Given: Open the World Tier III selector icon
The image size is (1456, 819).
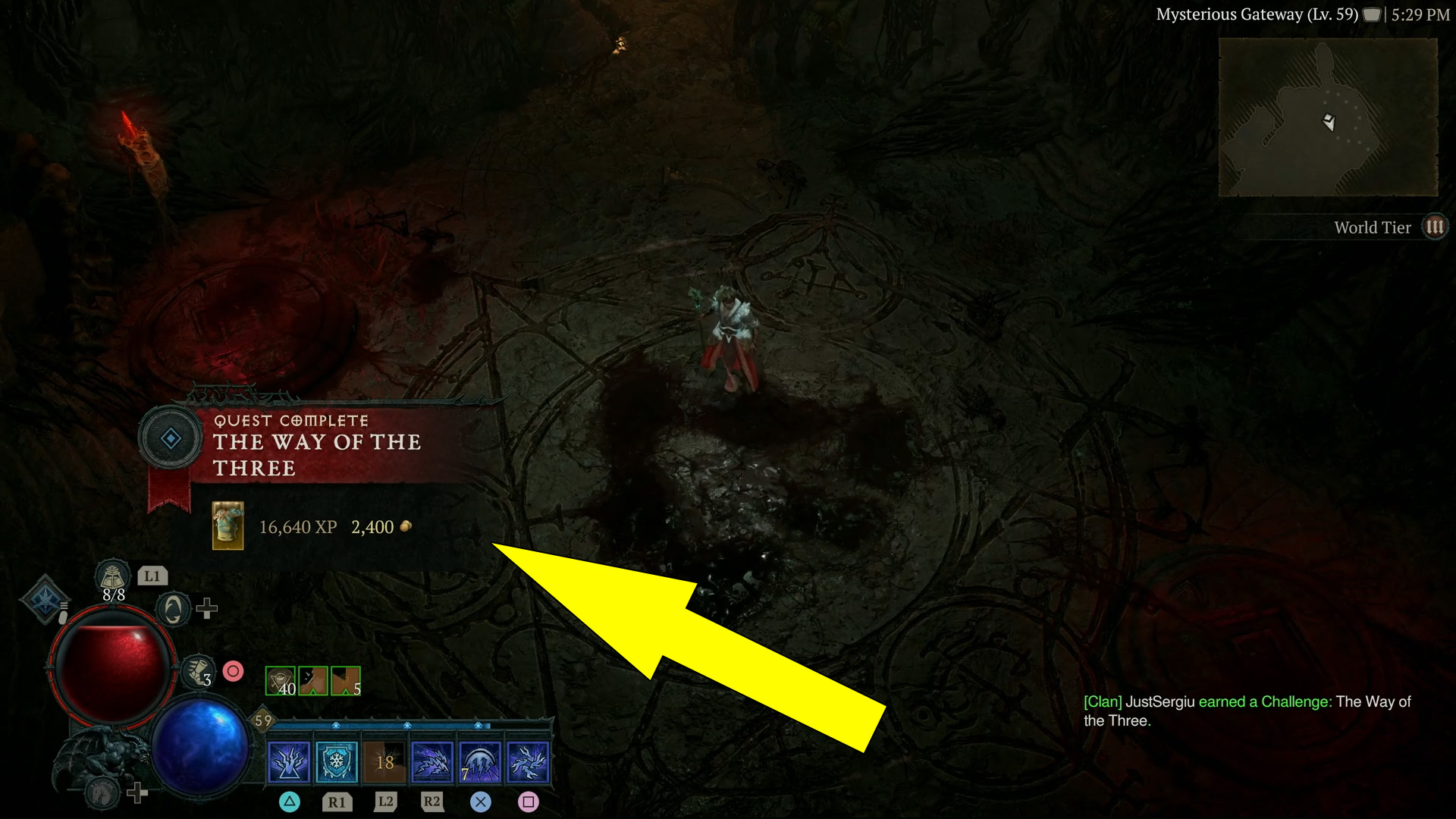Looking at the screenshot, I should tap(1436, 226).
